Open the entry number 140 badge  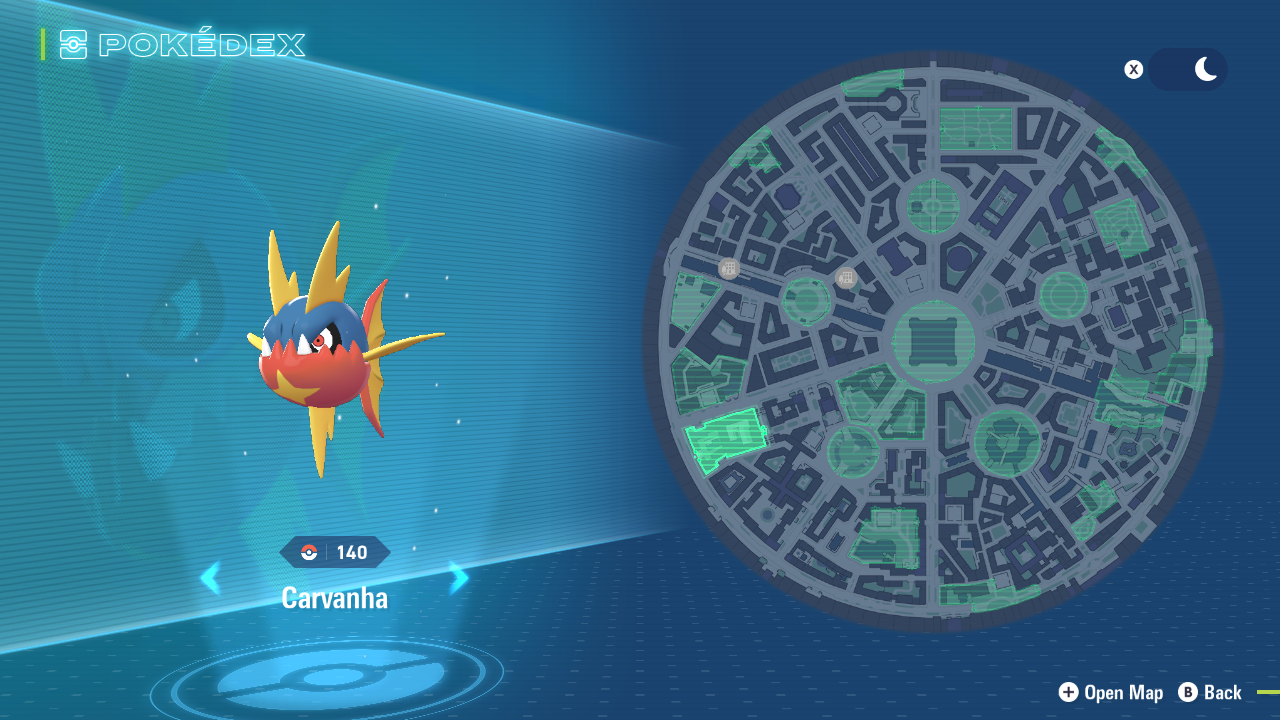tap(335, 552)
